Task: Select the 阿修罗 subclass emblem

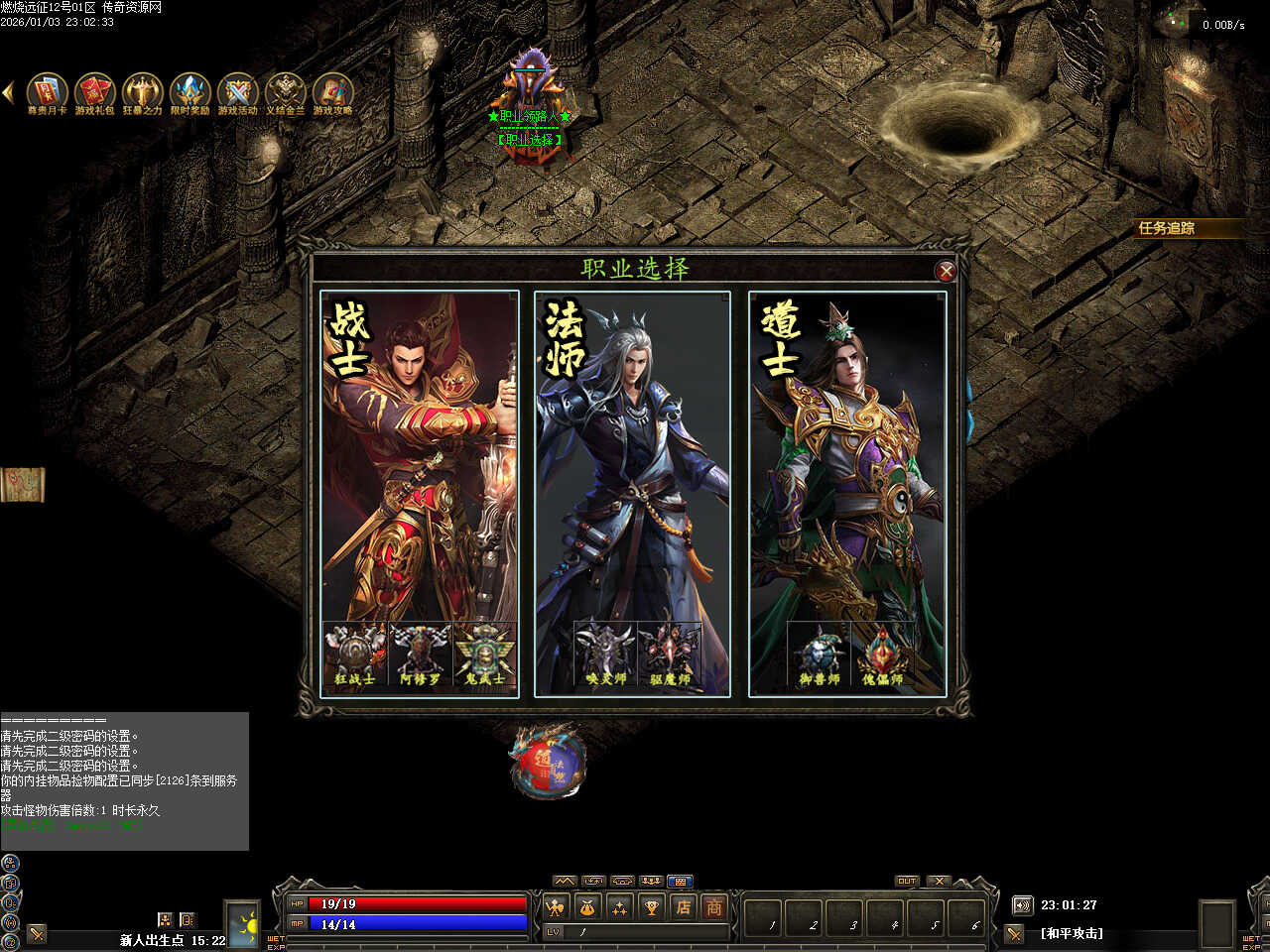Action: 420,654
